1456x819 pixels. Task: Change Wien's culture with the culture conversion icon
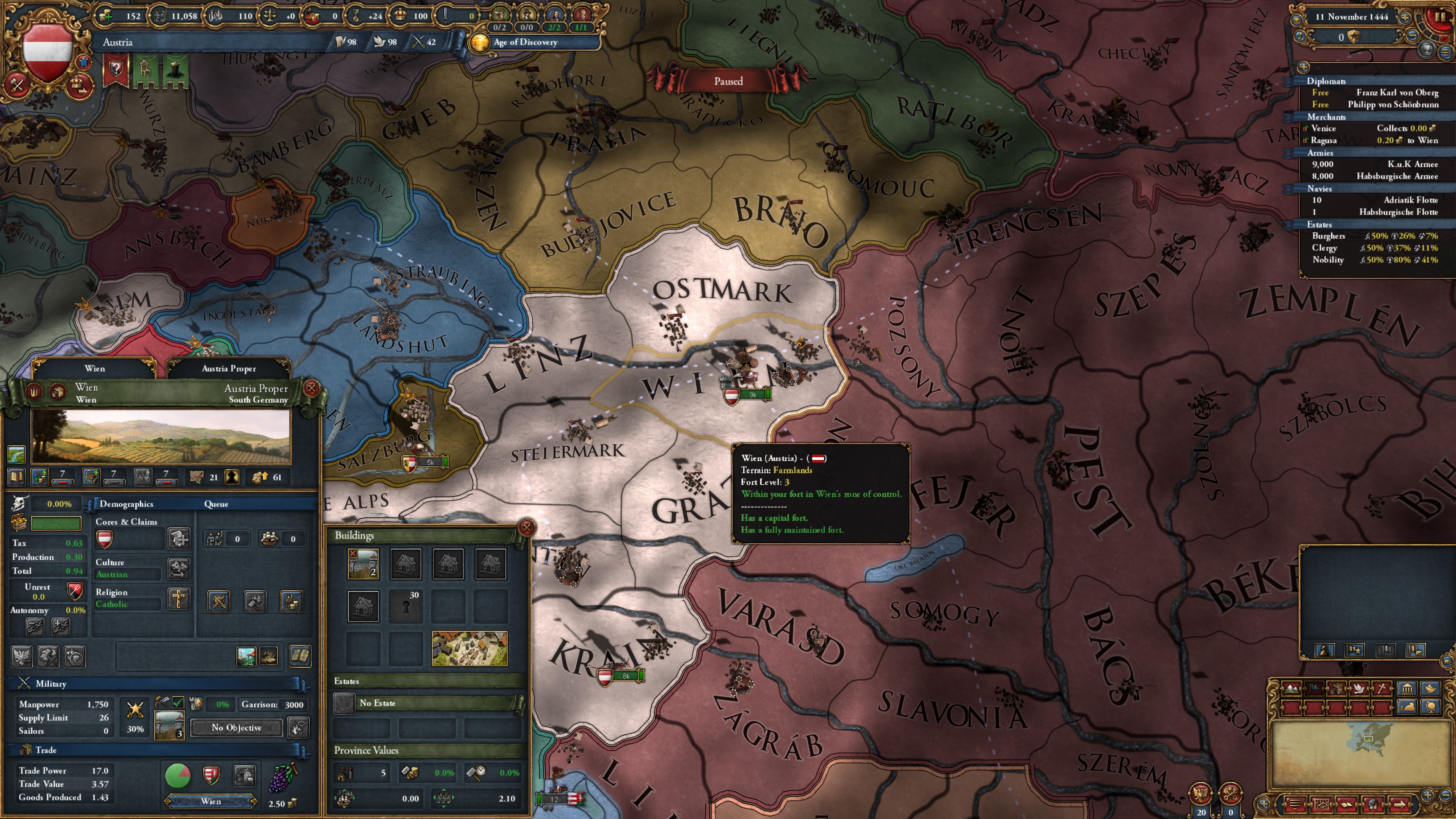coord(179,569)
